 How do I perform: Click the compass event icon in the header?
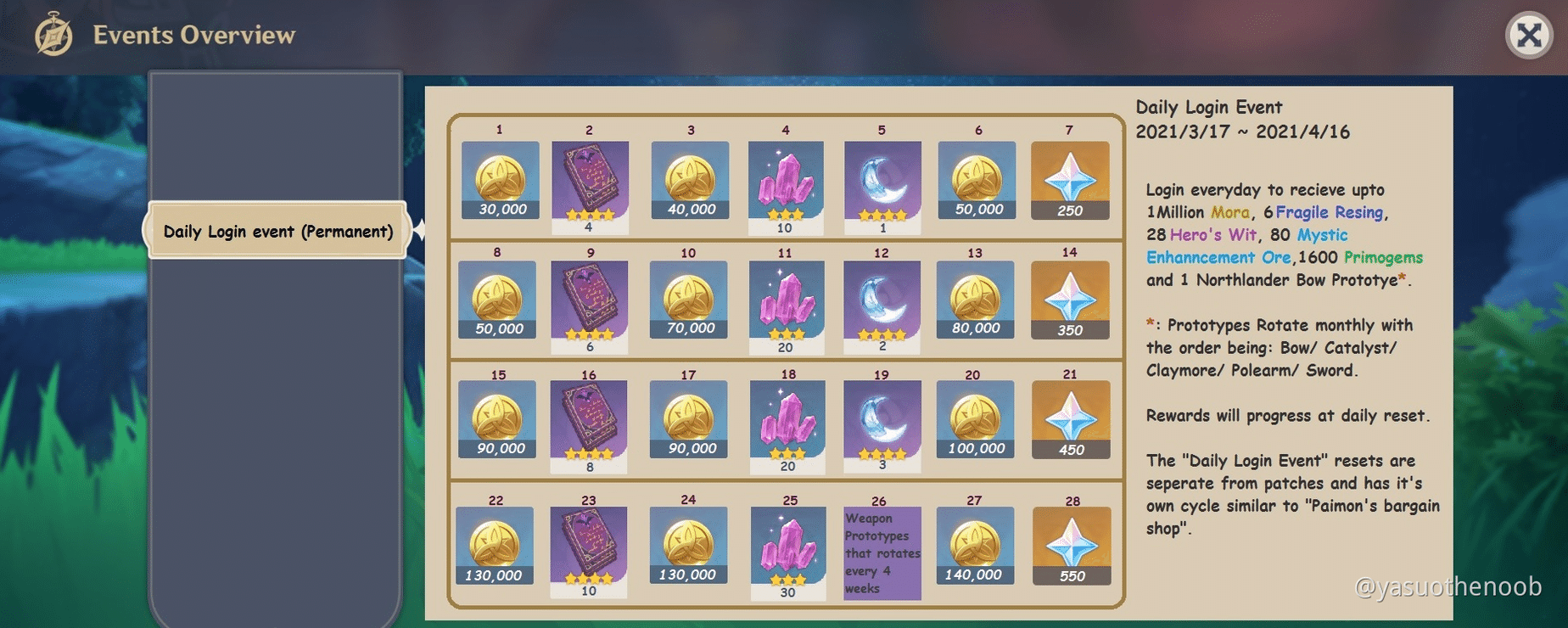click(x=53, y=33)
